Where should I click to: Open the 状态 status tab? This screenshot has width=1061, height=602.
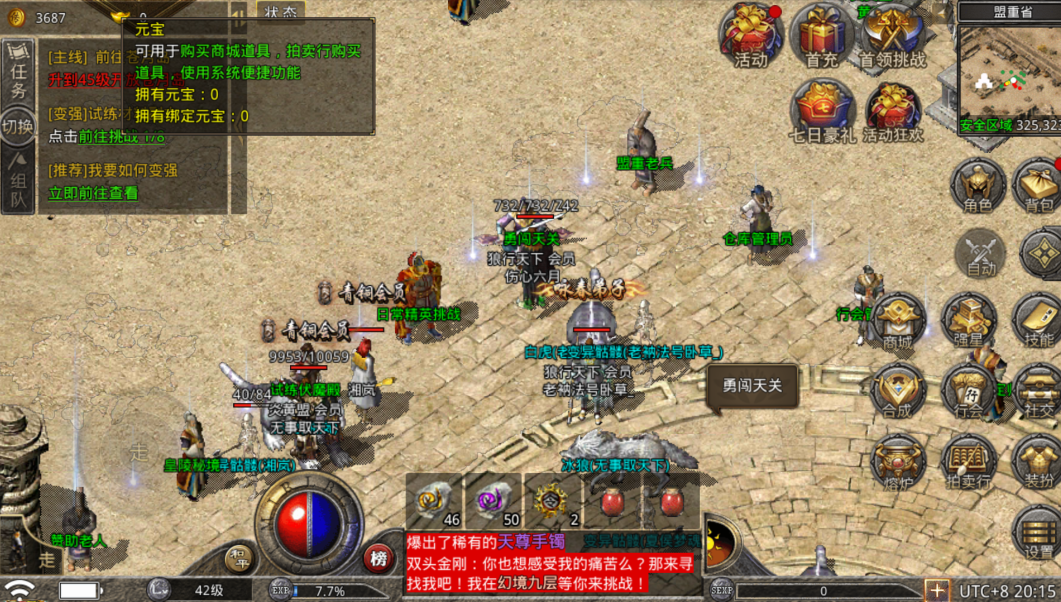(x=281, y=12)
